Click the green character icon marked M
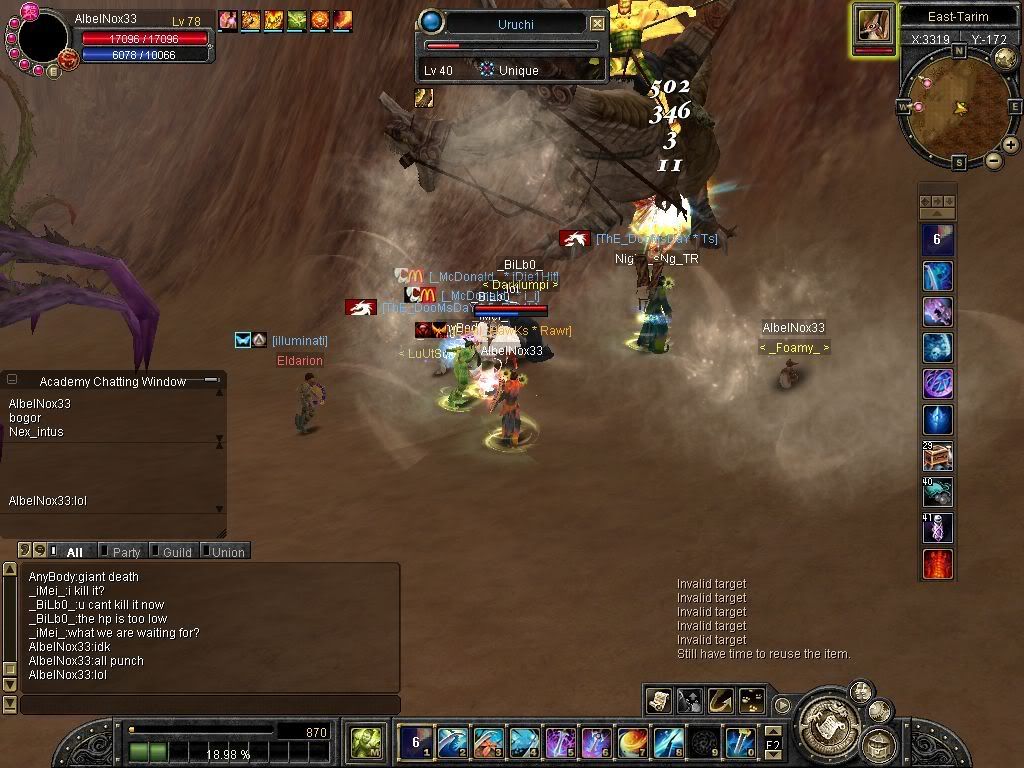The height and width of the screenshot is (768, 1024). pyautogui.click(x=366, y=742)
